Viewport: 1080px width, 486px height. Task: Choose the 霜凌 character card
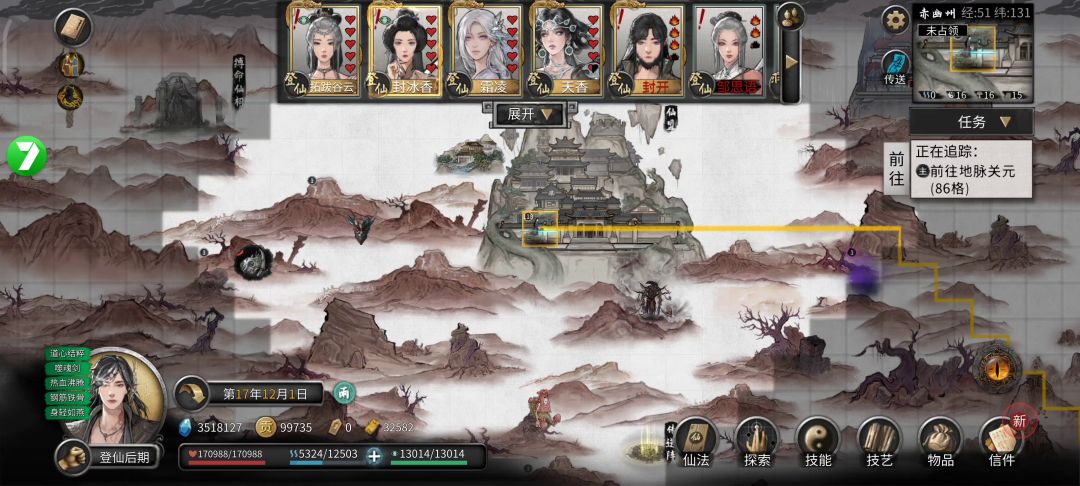point(486,50)
